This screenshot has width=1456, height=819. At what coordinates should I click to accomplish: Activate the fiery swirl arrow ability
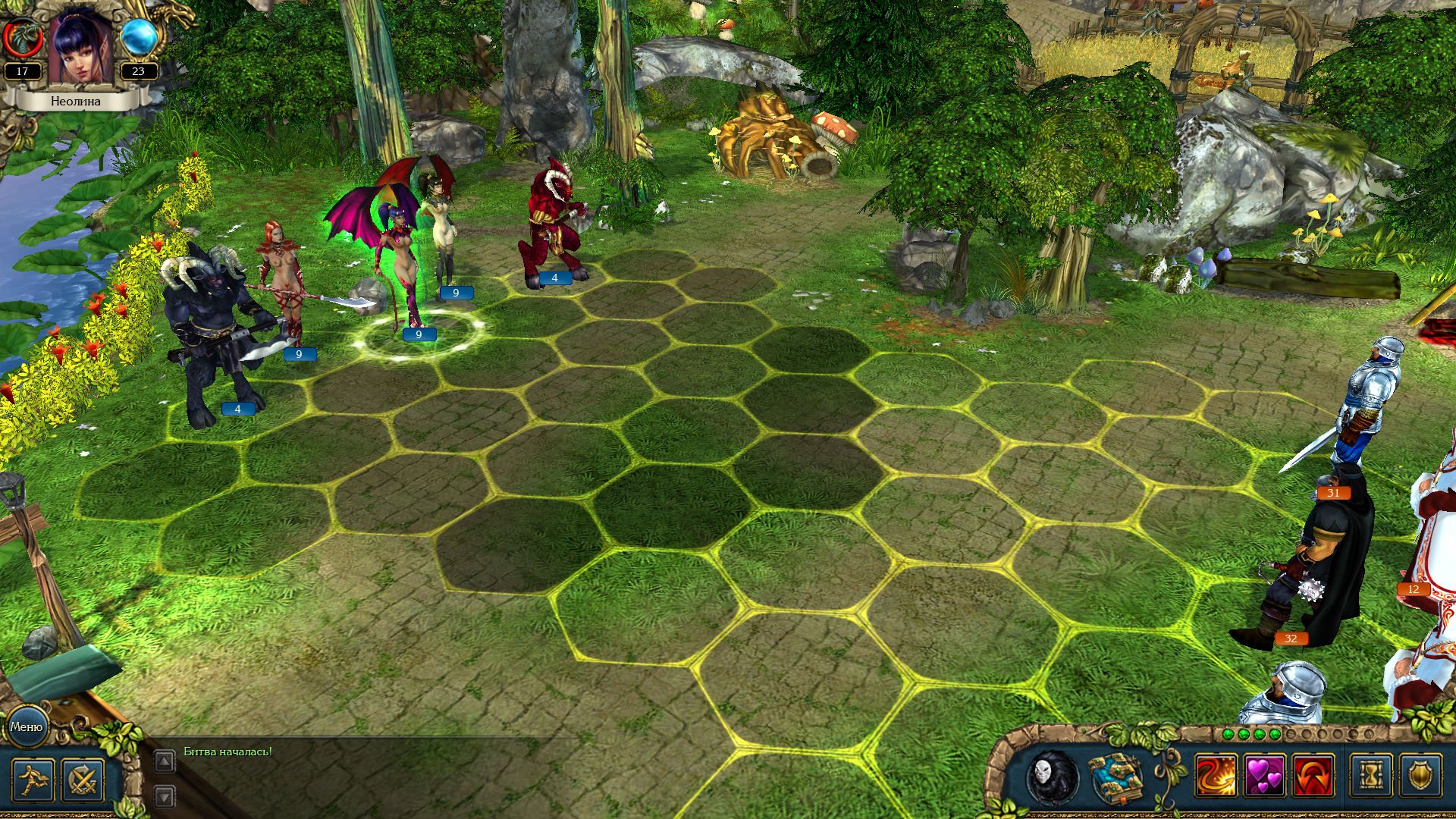click(1216, 776)
